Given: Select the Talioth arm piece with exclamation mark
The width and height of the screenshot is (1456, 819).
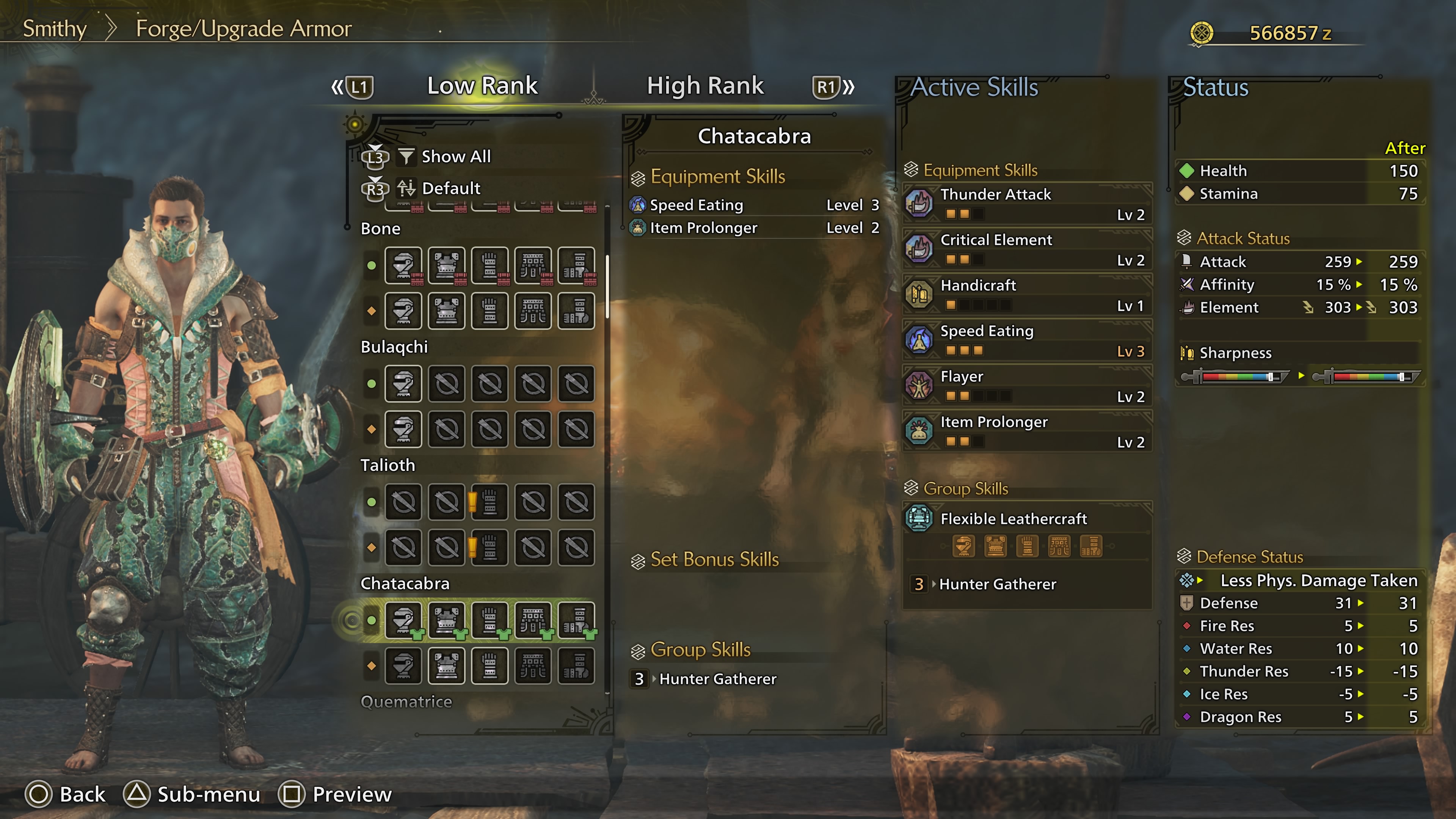Looking at the screenshot, I should point(490,502).
